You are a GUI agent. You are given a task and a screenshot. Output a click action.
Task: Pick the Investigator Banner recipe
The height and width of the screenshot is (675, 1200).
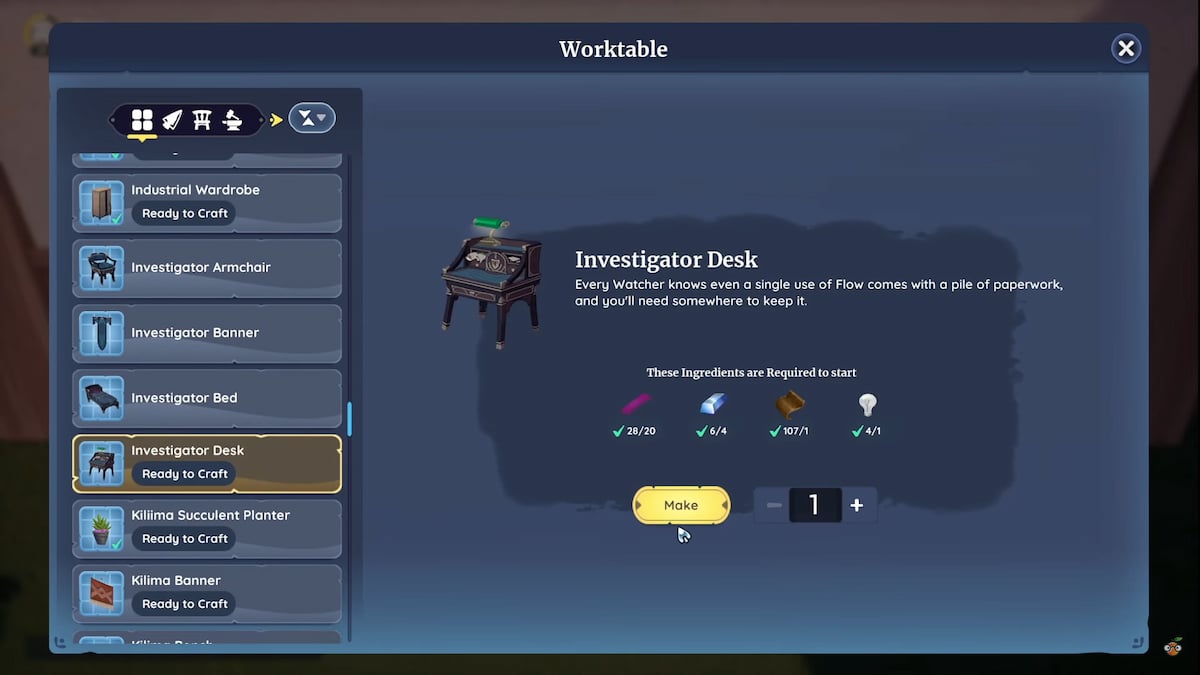tap(207, 333)
